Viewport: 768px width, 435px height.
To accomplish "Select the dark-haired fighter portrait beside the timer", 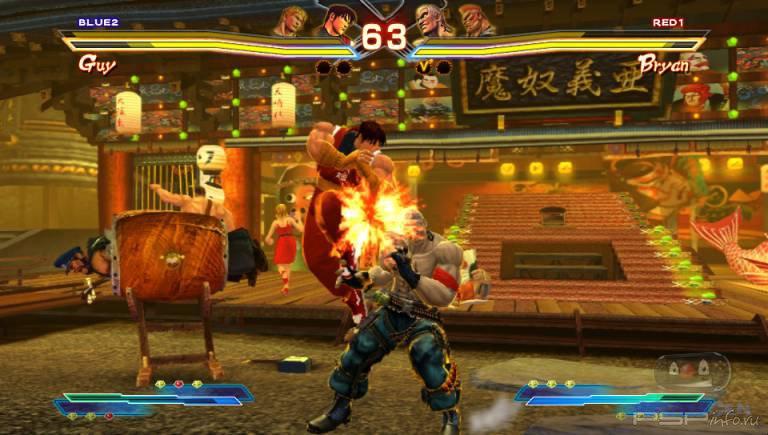I will point(337,18).
